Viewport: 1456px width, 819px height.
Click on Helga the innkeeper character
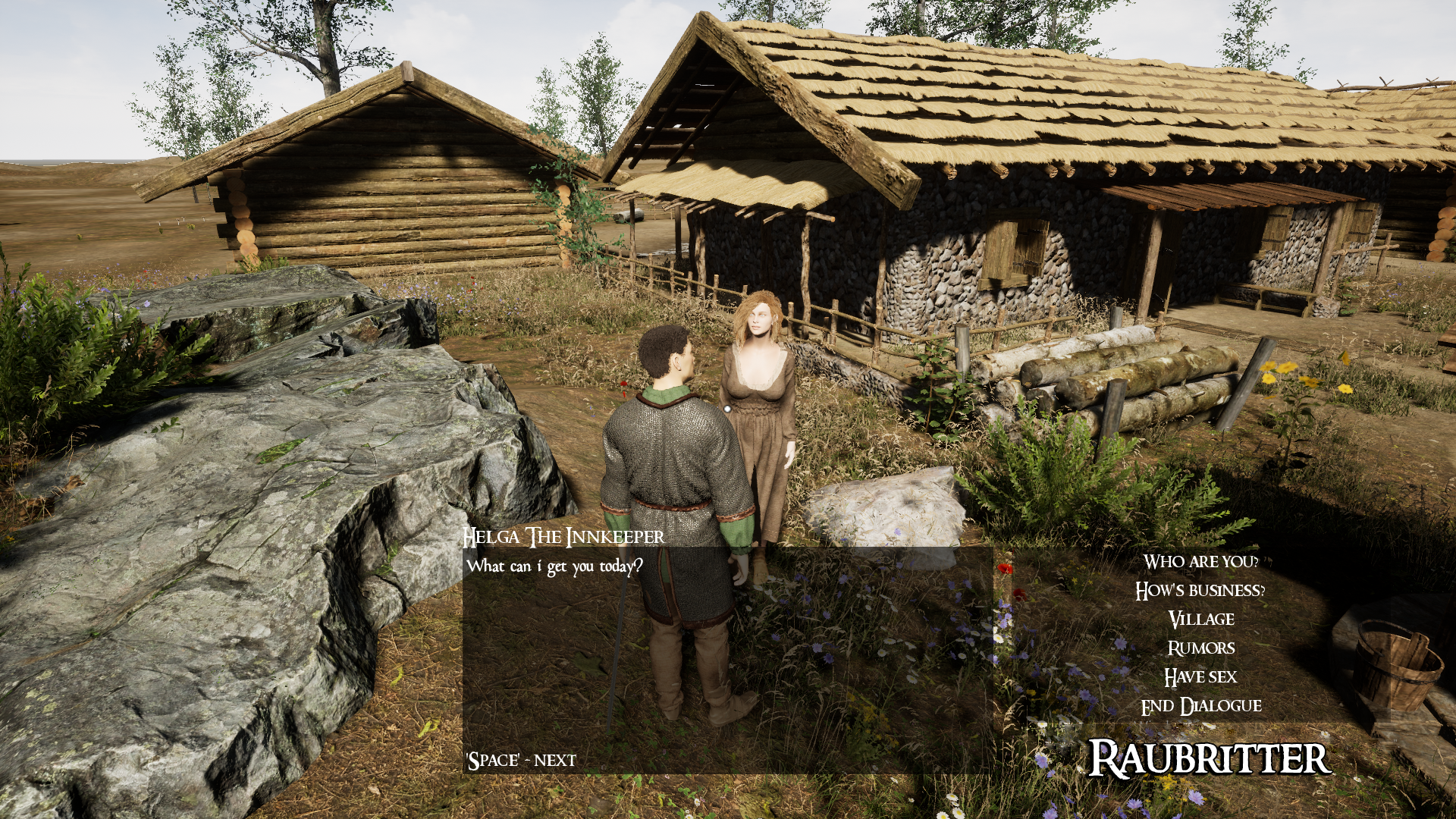758,402
